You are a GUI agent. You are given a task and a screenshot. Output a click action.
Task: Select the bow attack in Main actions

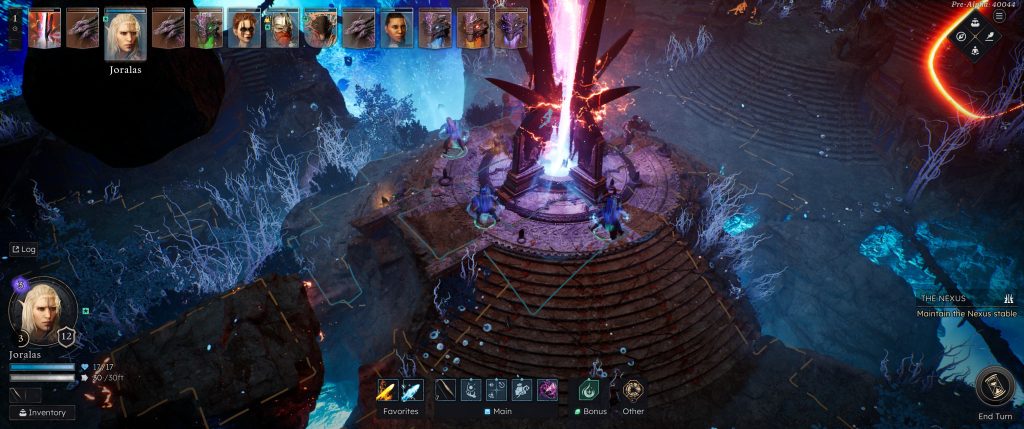[446, 391]
